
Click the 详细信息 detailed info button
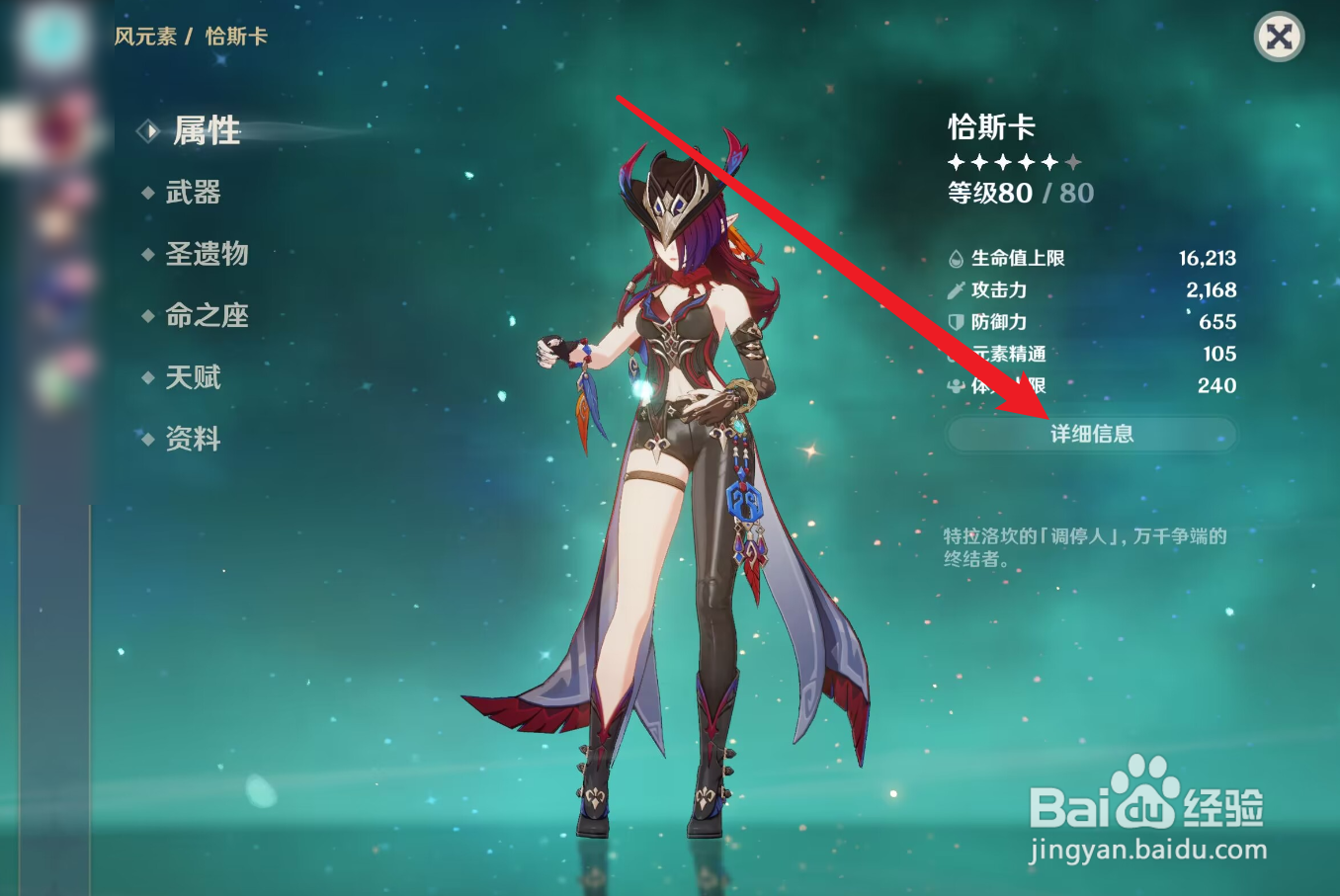[x=1091, y=433]
